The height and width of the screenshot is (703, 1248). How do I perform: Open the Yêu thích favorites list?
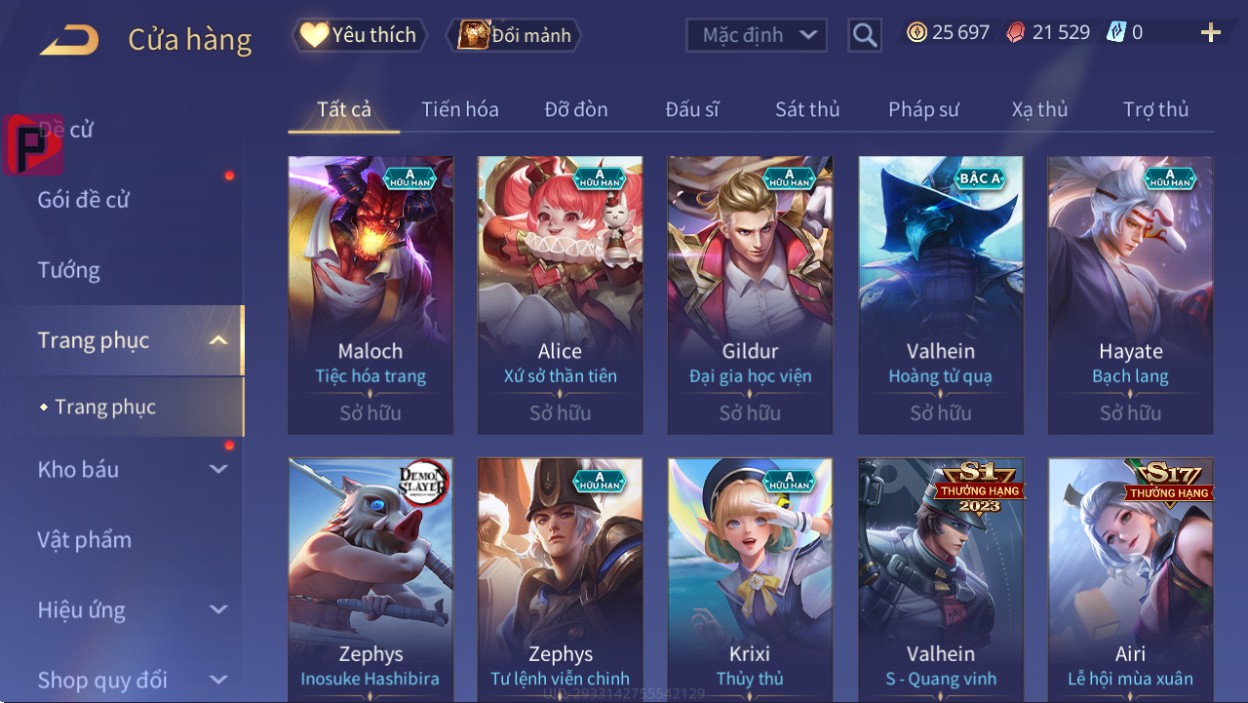(x=359, y=35)
